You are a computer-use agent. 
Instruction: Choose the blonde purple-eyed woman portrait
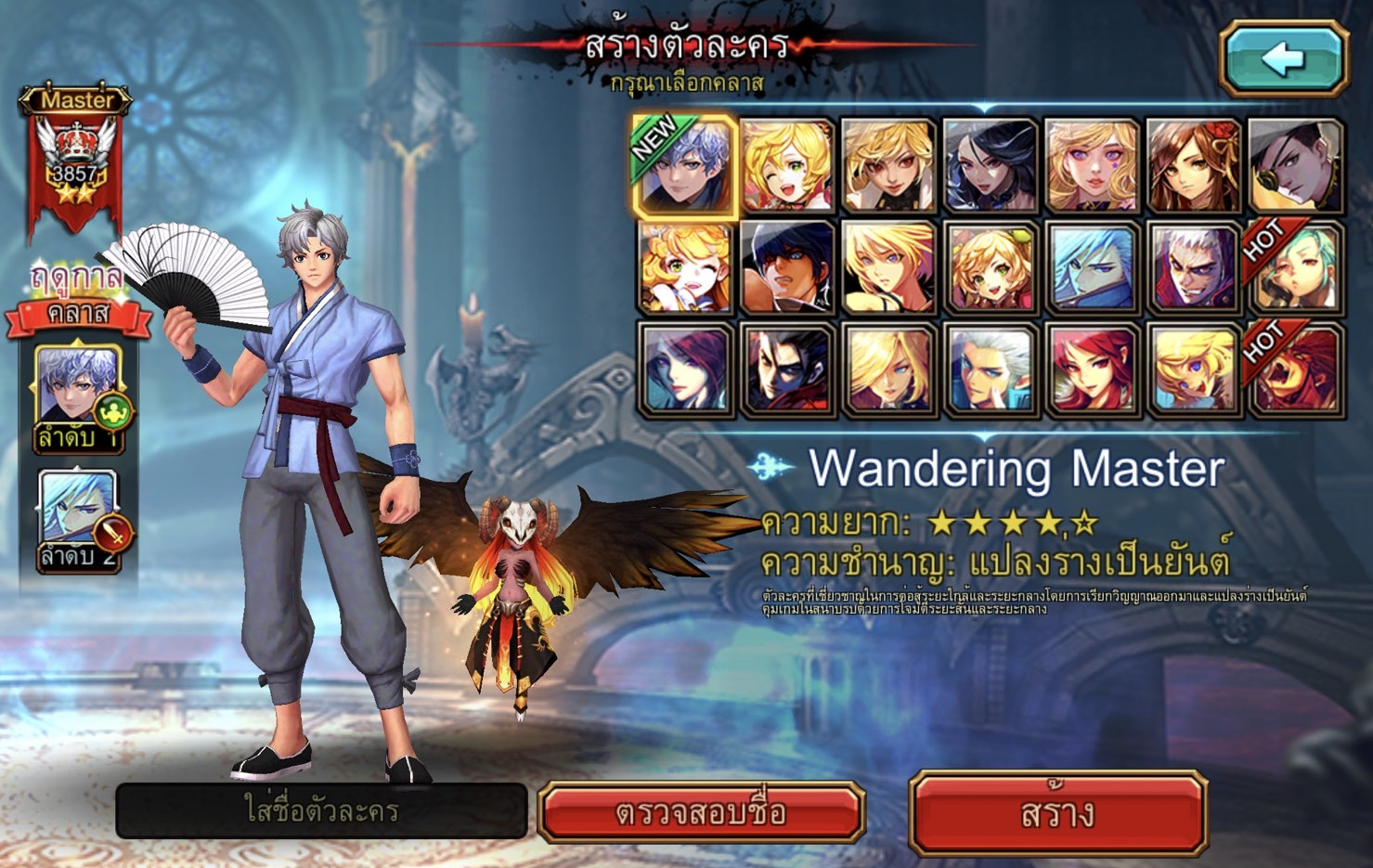tap(1092, 167)
